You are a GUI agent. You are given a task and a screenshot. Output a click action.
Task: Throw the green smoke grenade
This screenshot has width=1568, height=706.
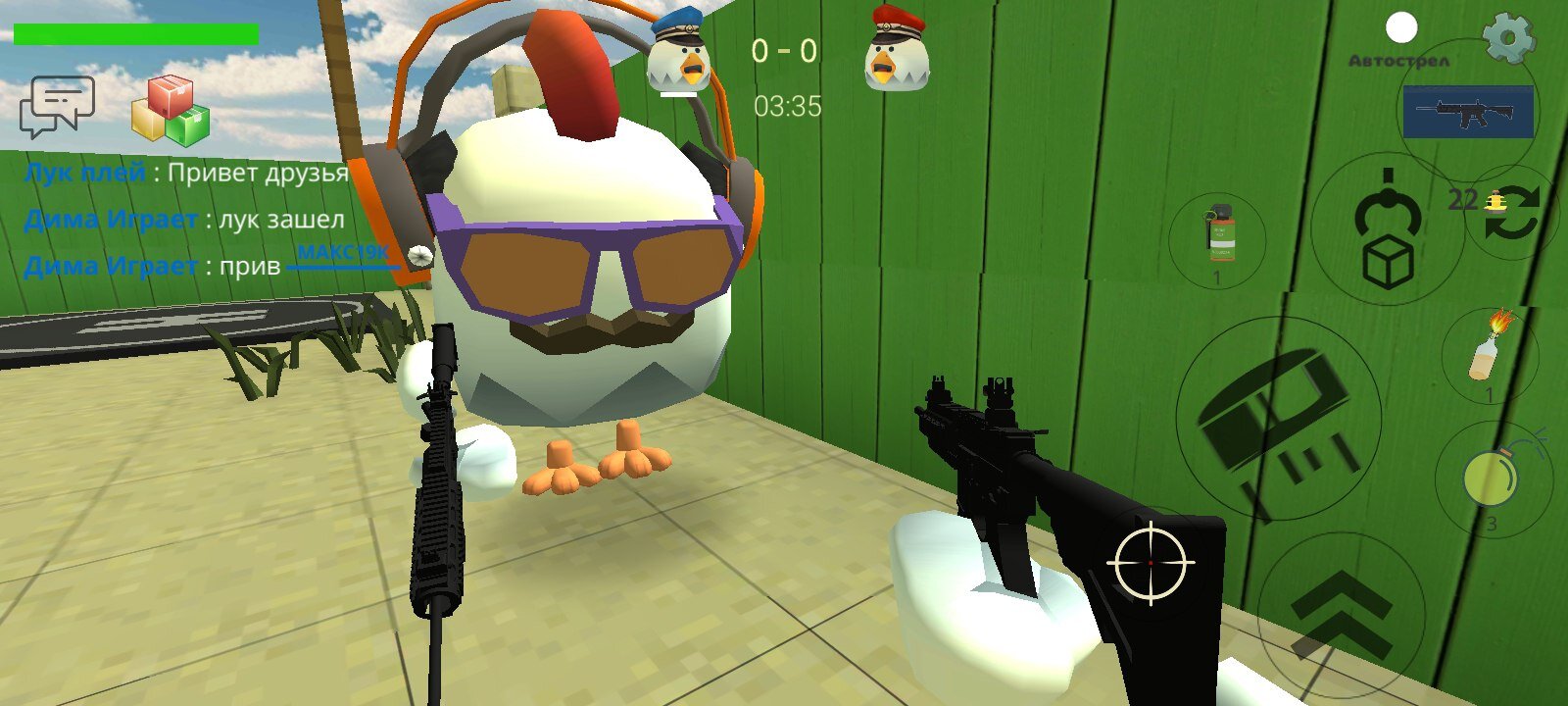click(1218, 237)
